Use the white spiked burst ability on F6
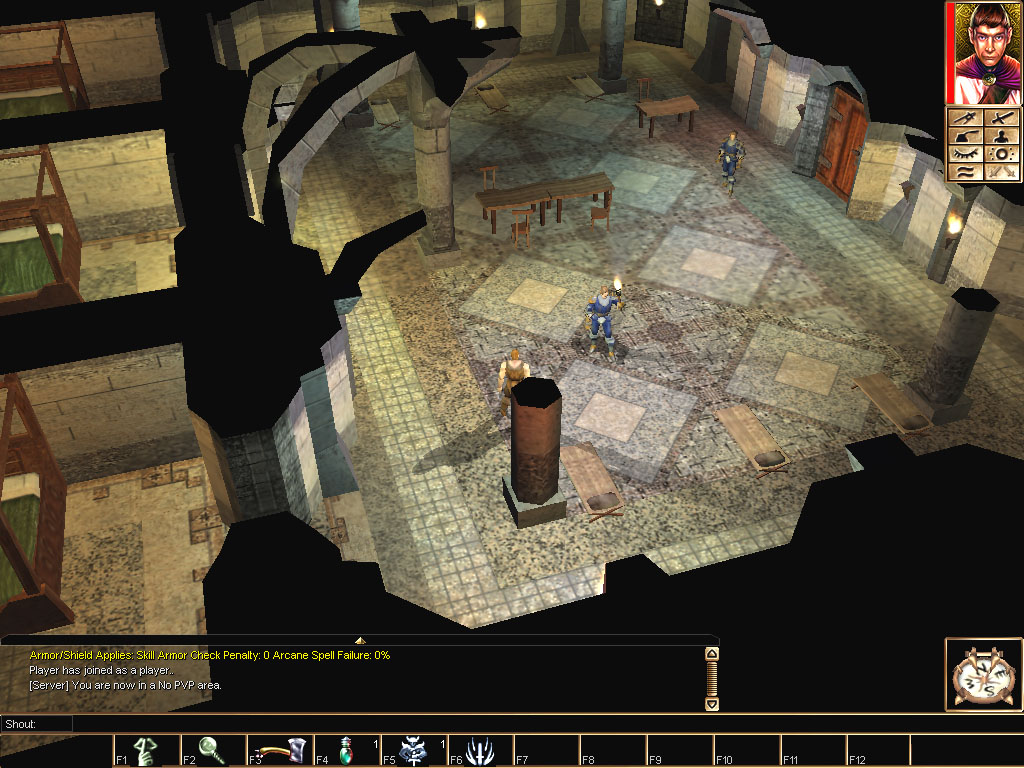1024x768 pixels. point(479,751)
